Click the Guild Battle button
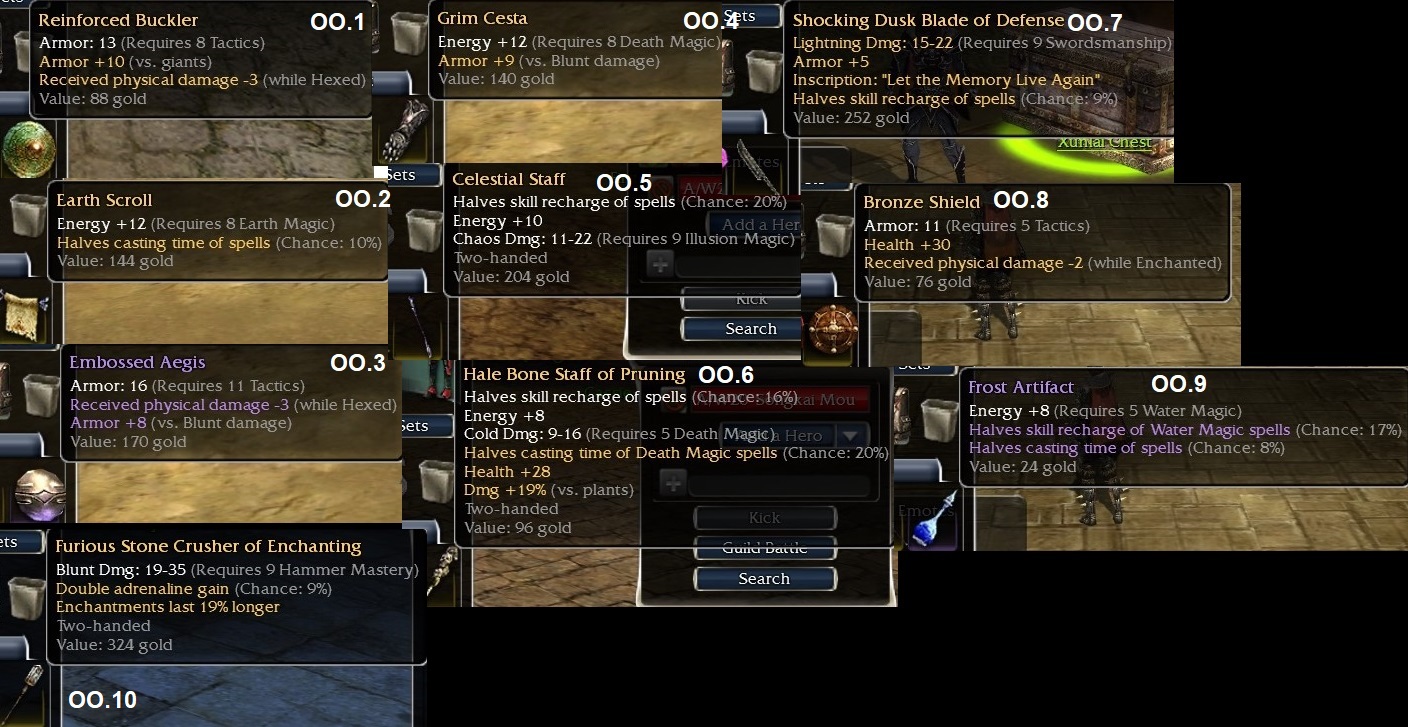 pos(764,548)
